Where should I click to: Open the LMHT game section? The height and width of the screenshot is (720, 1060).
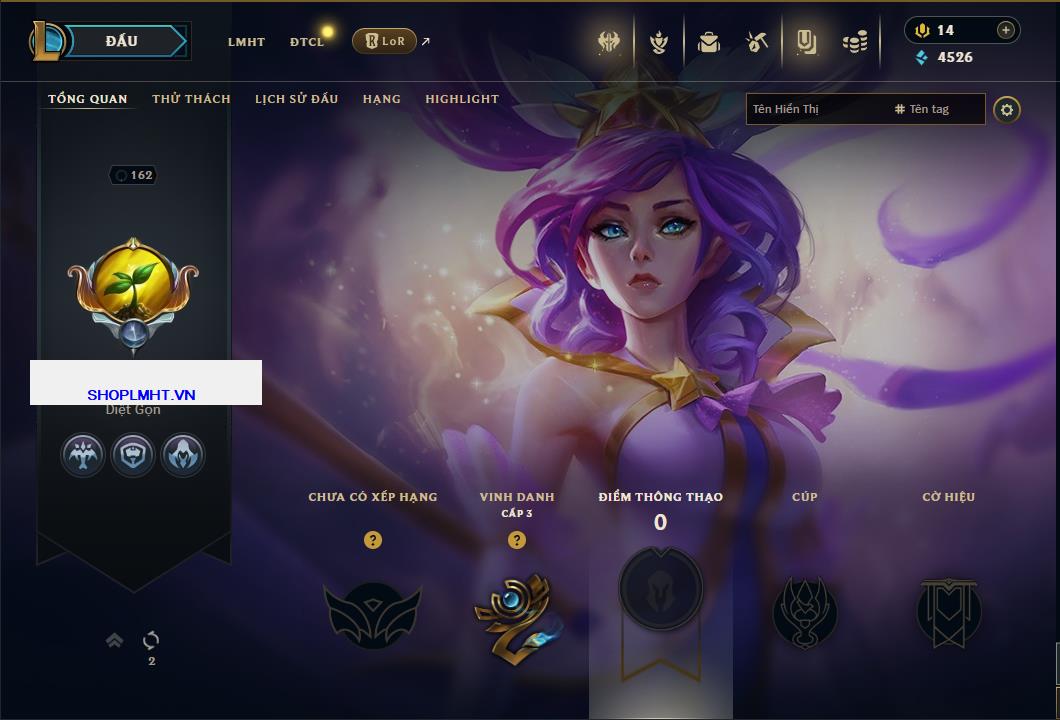pyautogui.click(x=246, y=42)
